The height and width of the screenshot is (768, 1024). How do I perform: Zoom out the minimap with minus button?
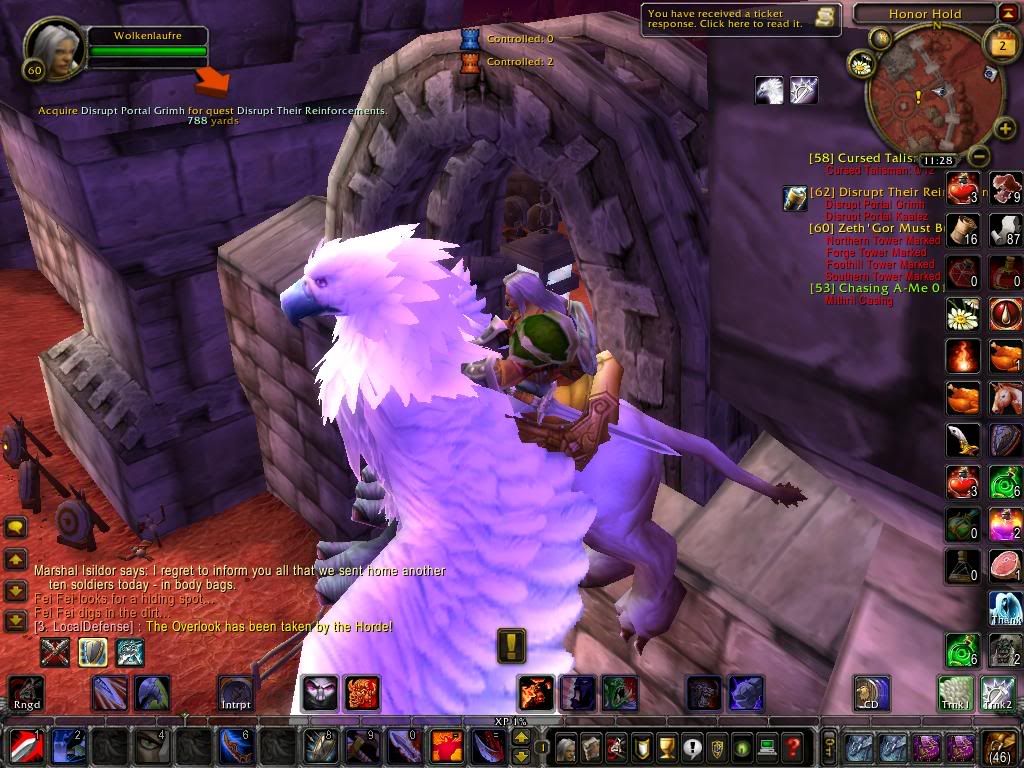pos(980,156)
